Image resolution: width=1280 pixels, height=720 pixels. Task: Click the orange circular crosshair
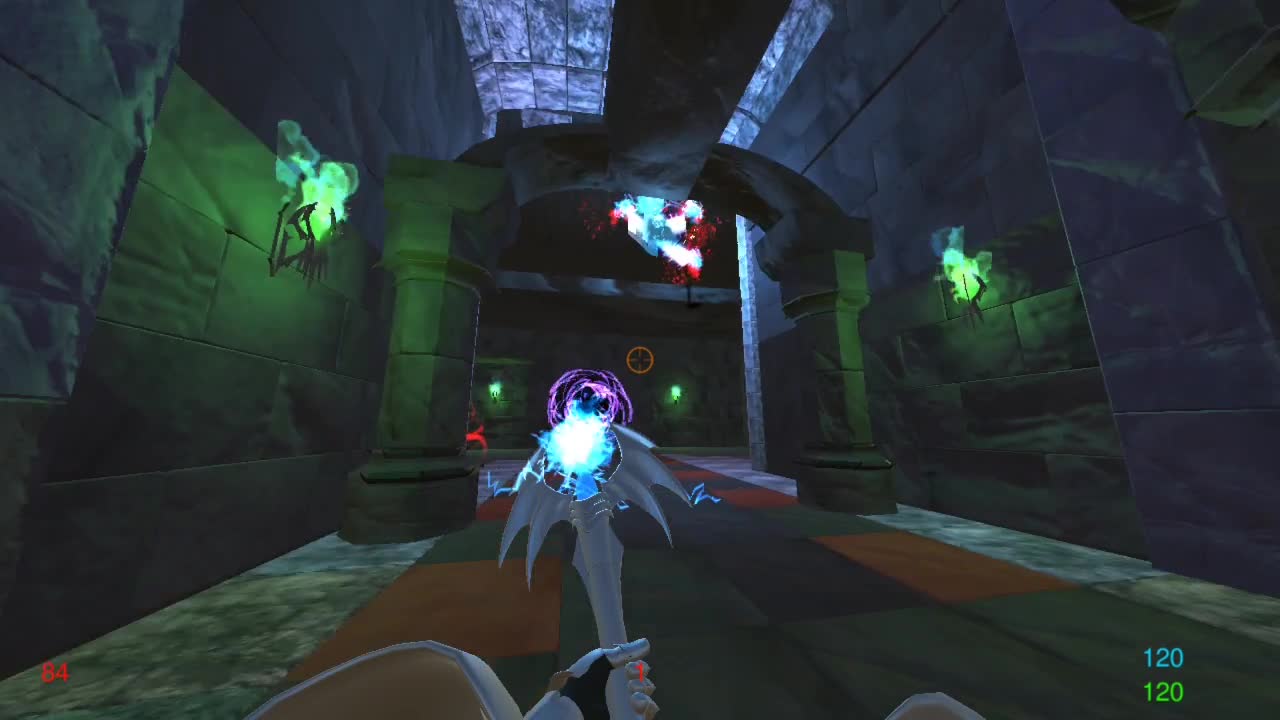[639, 360]
